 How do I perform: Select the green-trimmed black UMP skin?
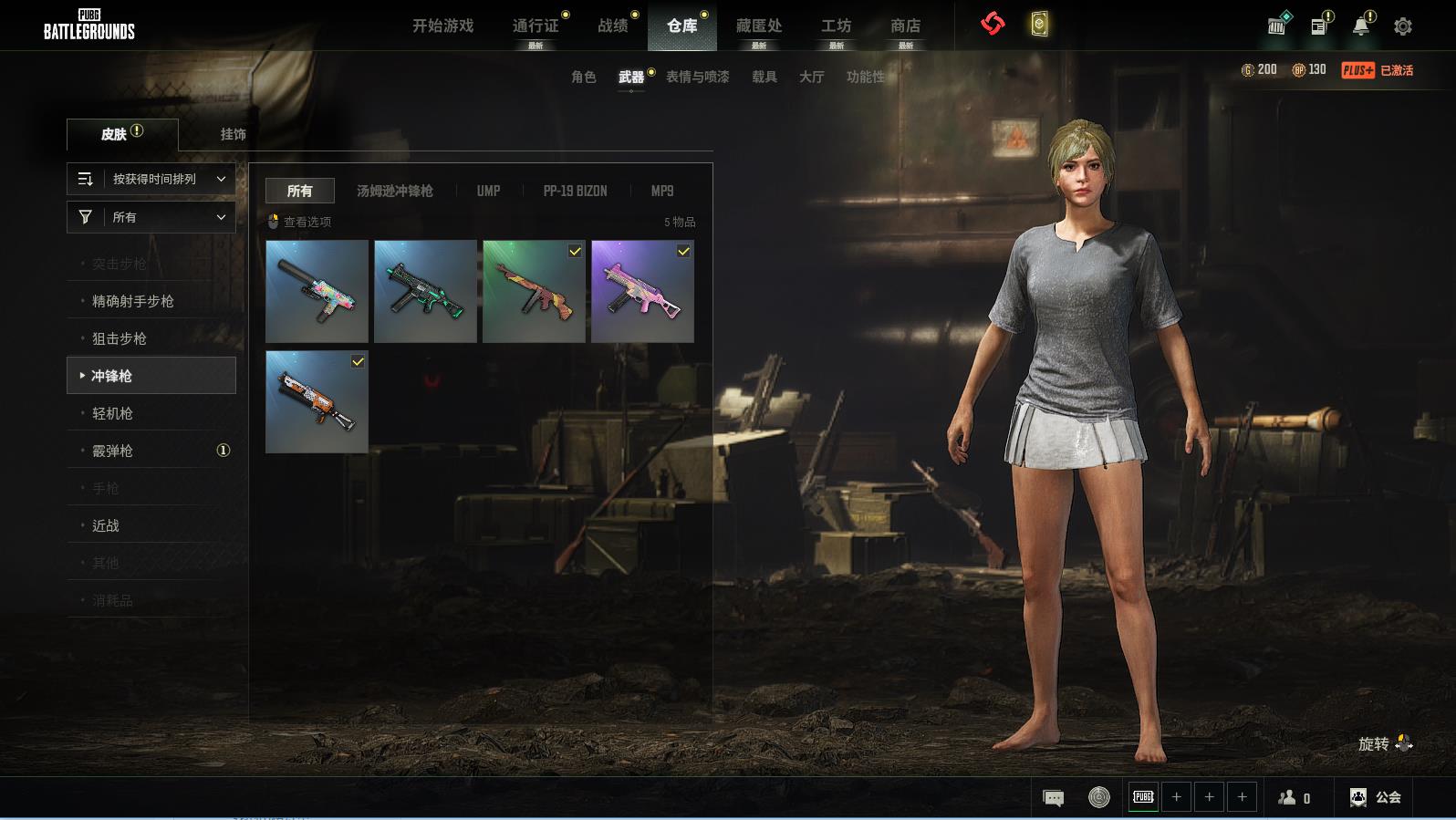[x=425, y=291]
